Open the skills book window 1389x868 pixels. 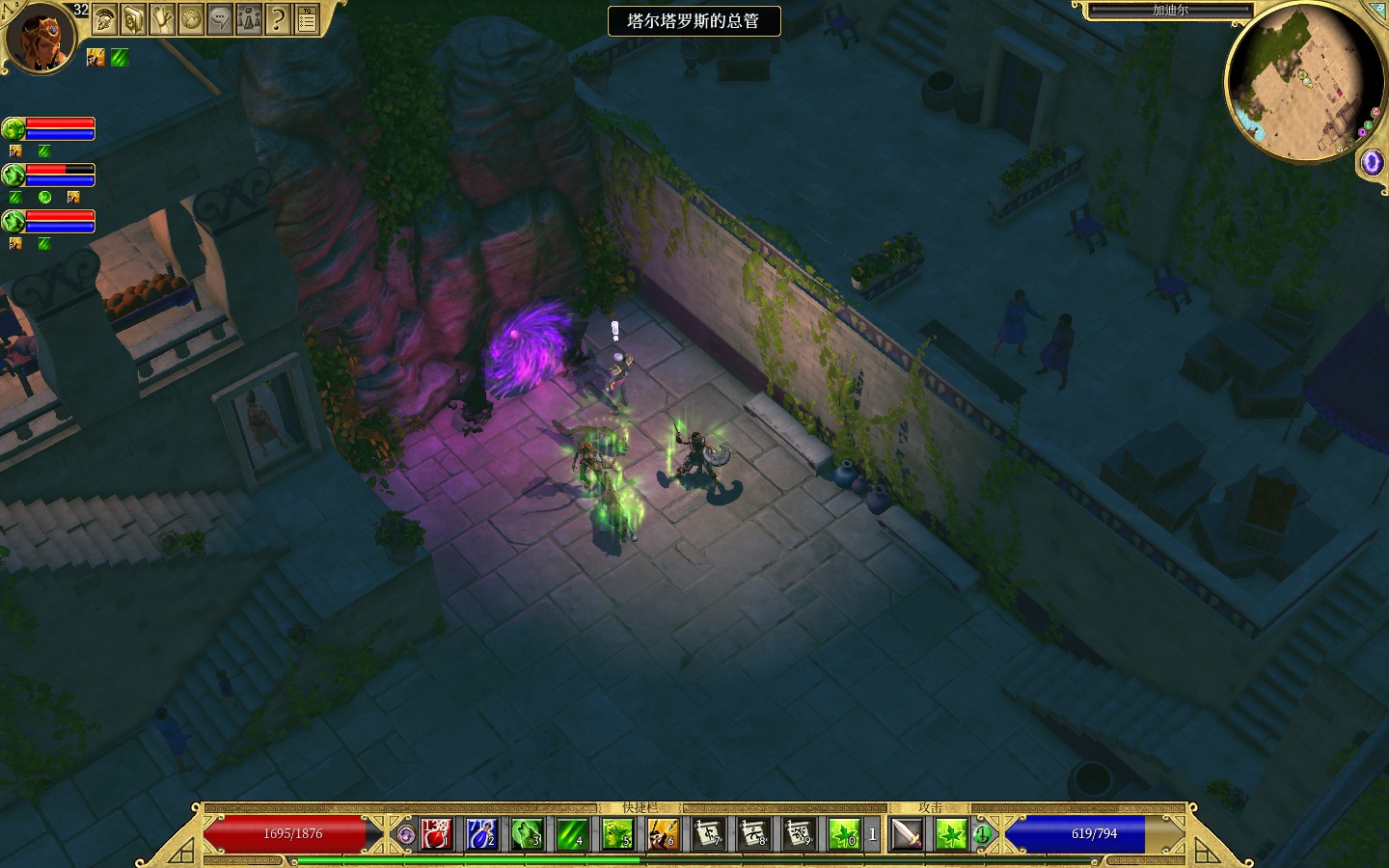pos(133,18)
